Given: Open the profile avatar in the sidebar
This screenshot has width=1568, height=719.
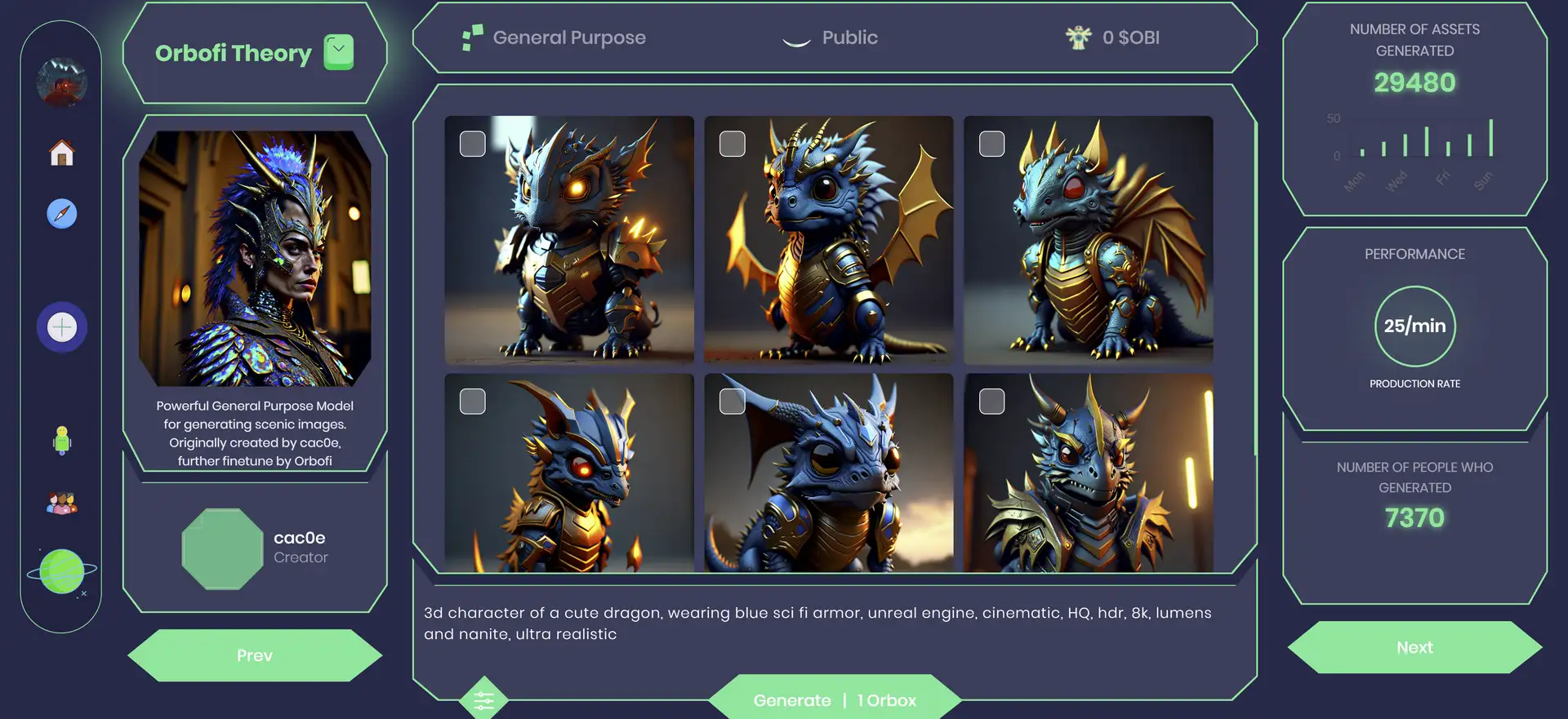Looking at the screenshot, I should click(x=62, y=82).
